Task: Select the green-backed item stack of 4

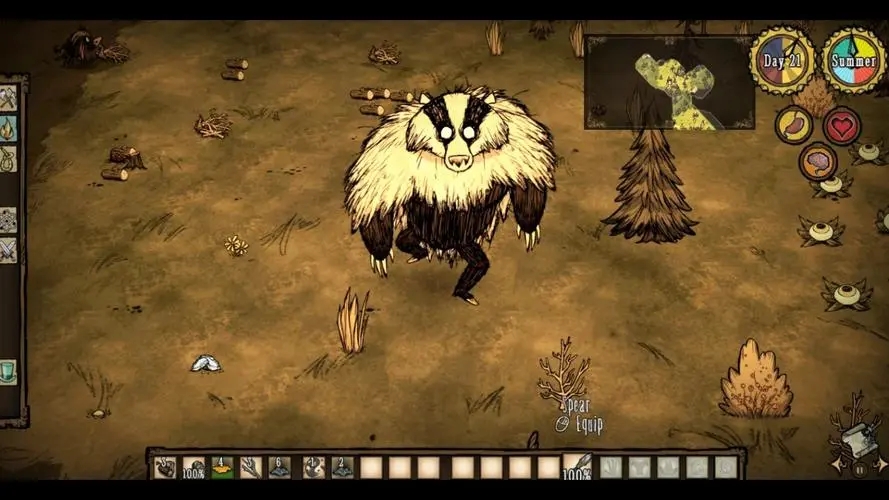Action: (222, 467)
